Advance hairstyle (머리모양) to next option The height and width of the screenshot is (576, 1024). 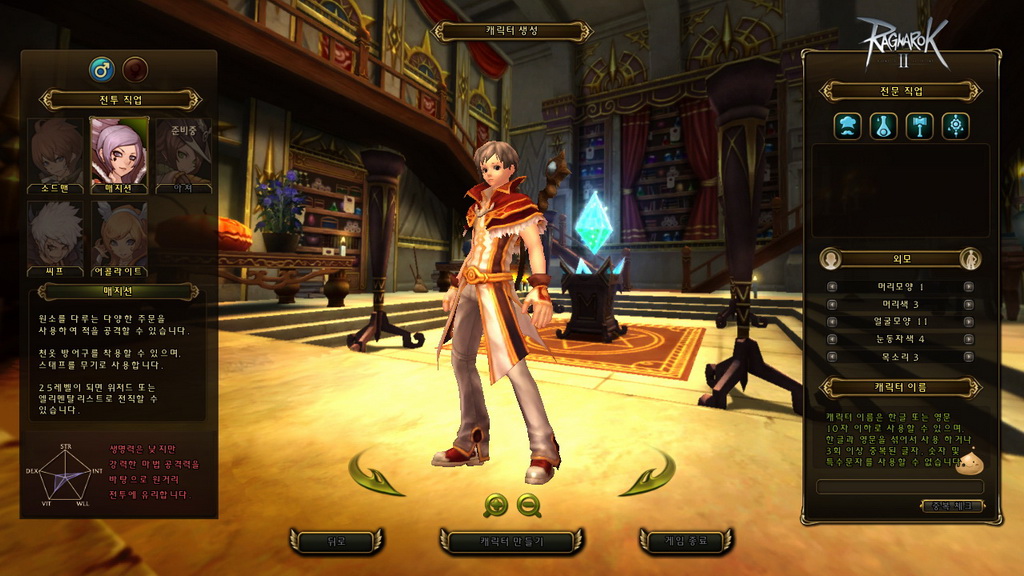[968, 287]
